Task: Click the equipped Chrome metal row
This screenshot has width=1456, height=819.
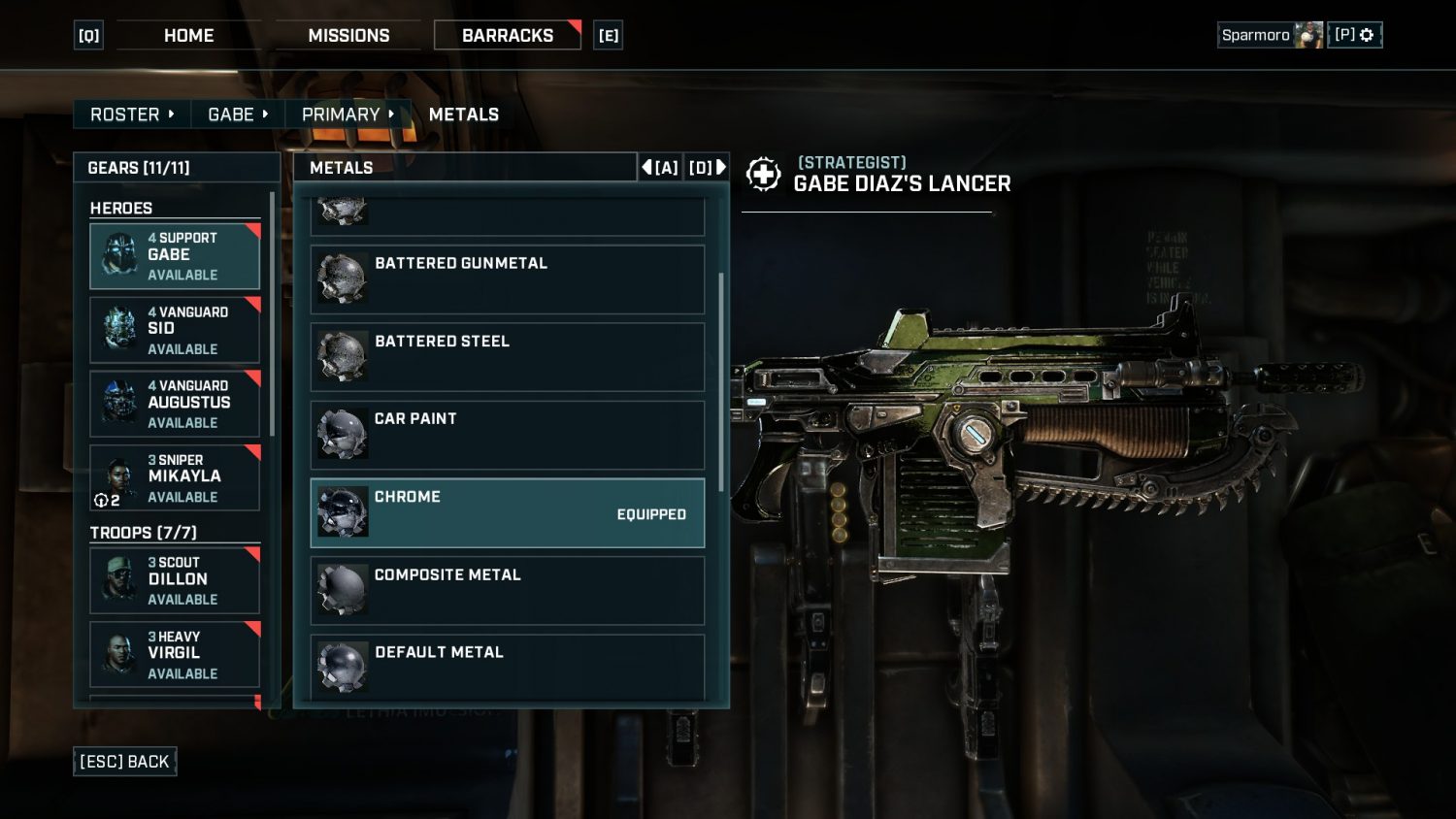Action: (x=507, y=512)
